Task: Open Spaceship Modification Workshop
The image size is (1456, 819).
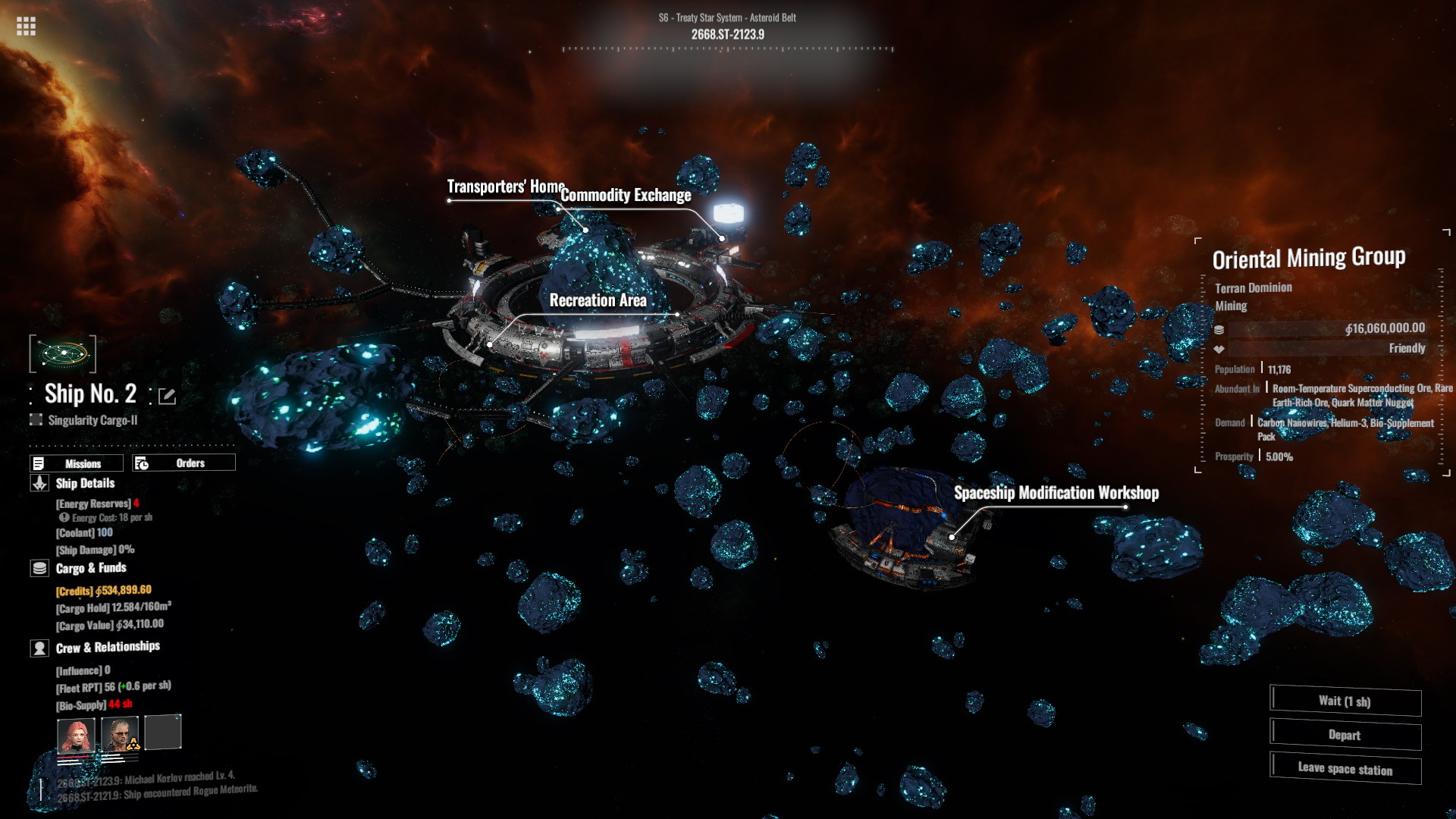Action: pos(1056,493)
